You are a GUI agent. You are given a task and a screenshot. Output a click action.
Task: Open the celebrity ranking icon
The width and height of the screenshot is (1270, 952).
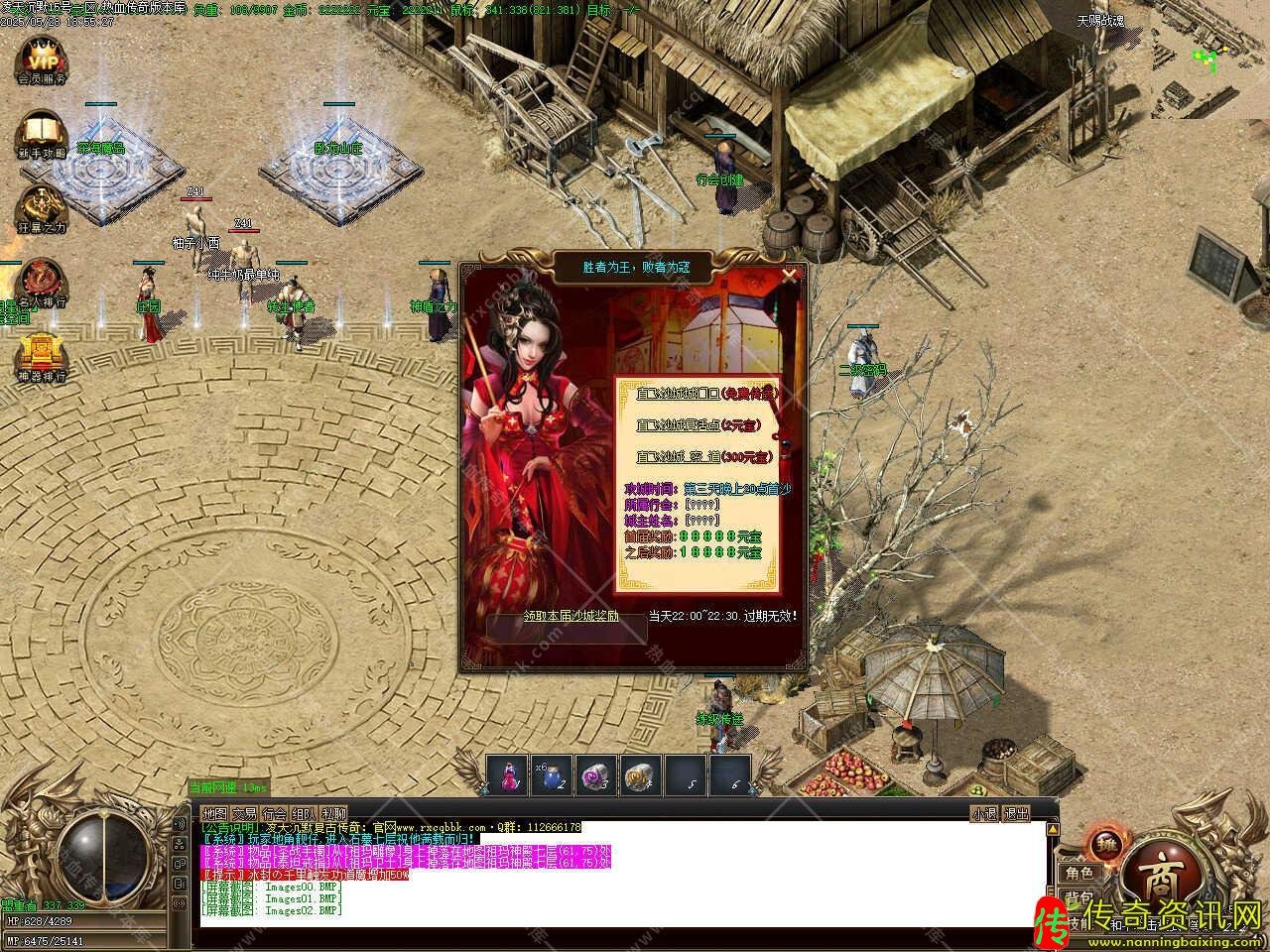tap(41, 282)
